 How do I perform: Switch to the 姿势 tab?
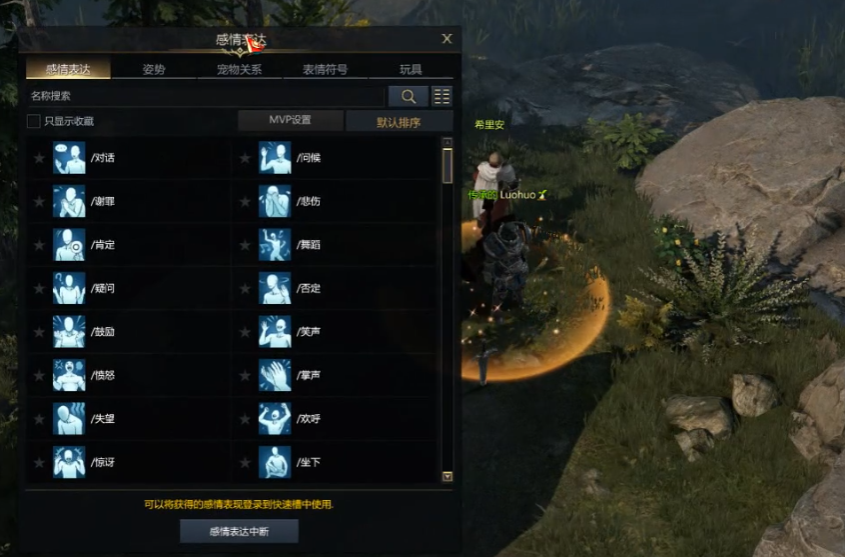[154, 70]
